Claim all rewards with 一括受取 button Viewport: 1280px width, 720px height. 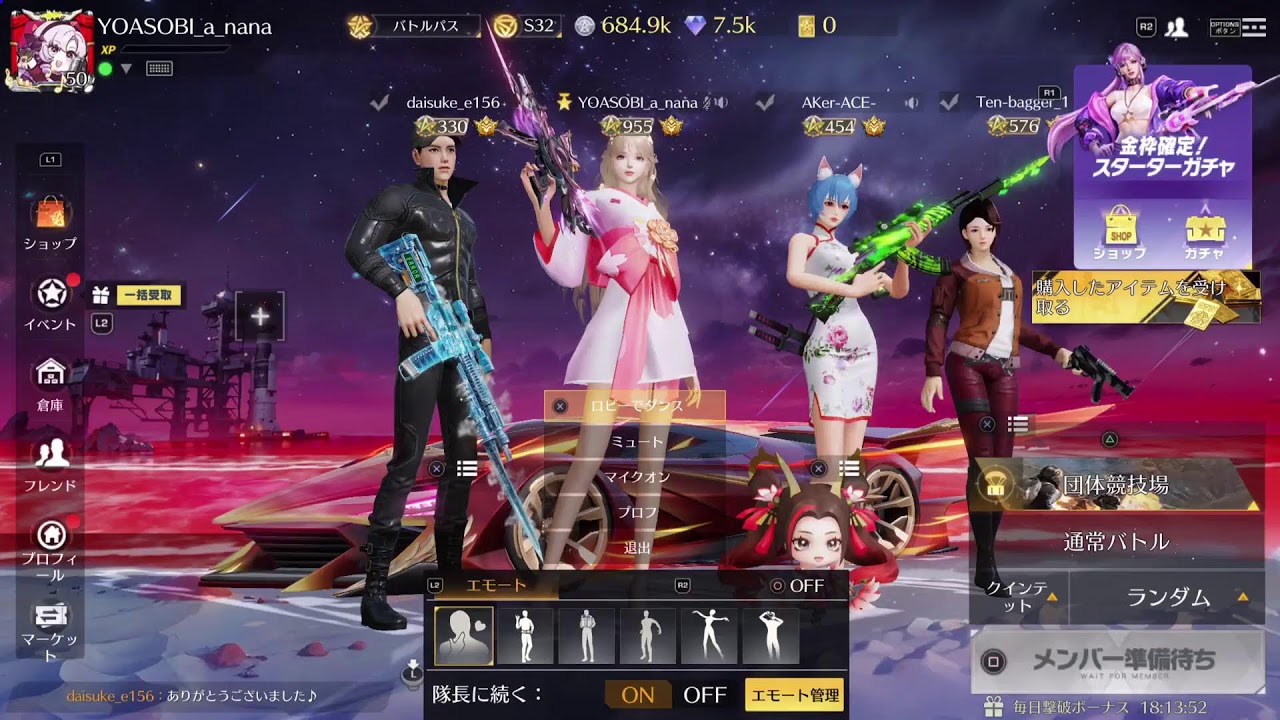pos(149,295)
